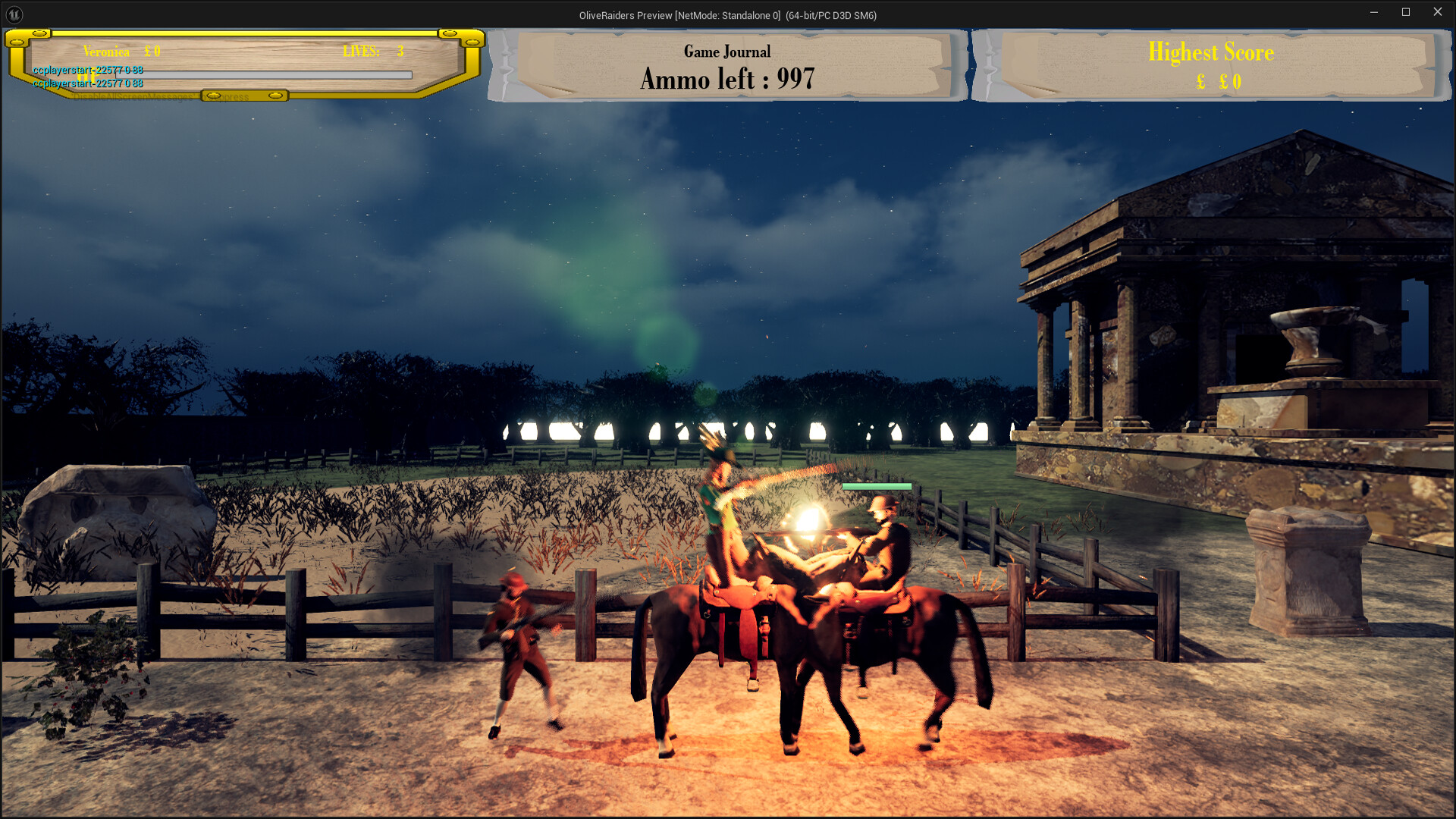Click the first ccplayerstart debug message
Viewport: 1456px width, 819px height.
87,70
